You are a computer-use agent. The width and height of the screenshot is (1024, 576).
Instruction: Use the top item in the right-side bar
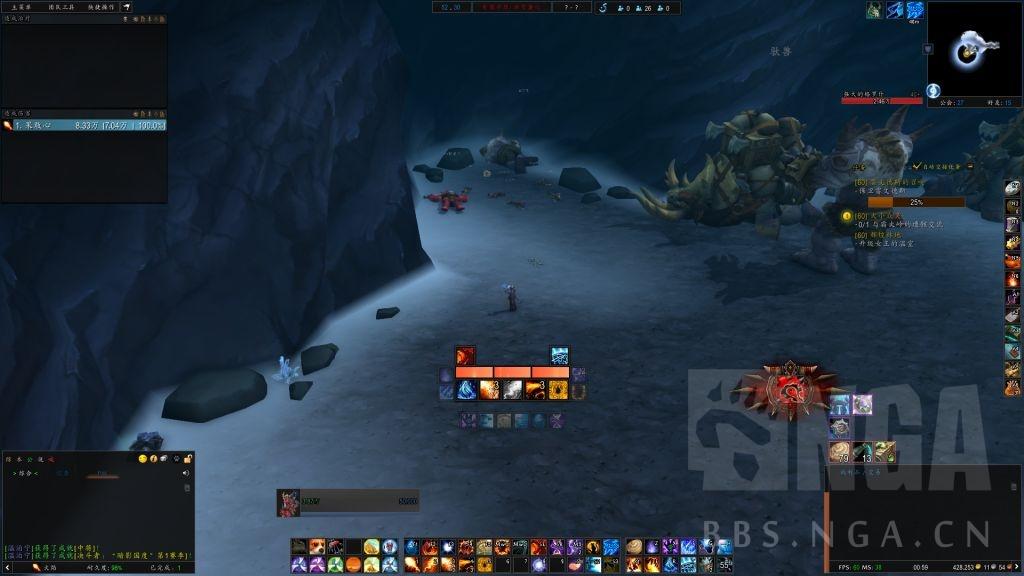click(x=1012, y=186)
